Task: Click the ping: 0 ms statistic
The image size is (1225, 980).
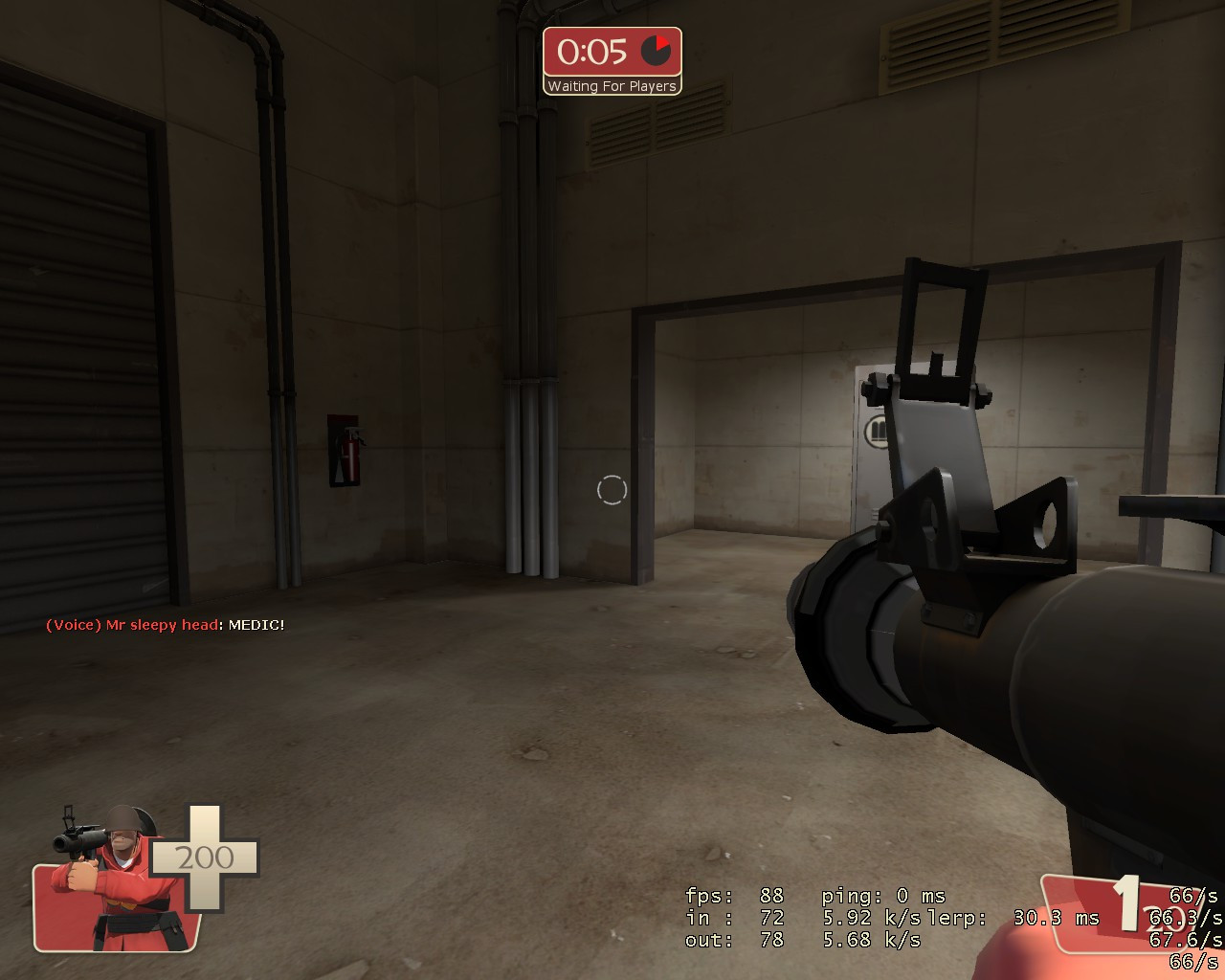Action: 882,897
